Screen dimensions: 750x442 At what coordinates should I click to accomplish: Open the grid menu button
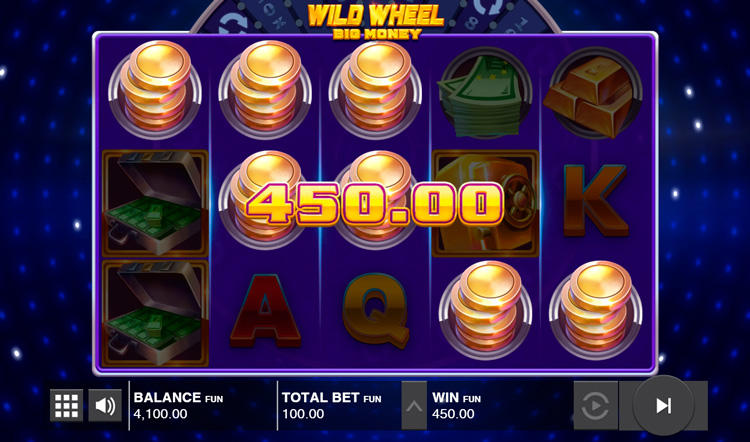[x=67, y=405]
